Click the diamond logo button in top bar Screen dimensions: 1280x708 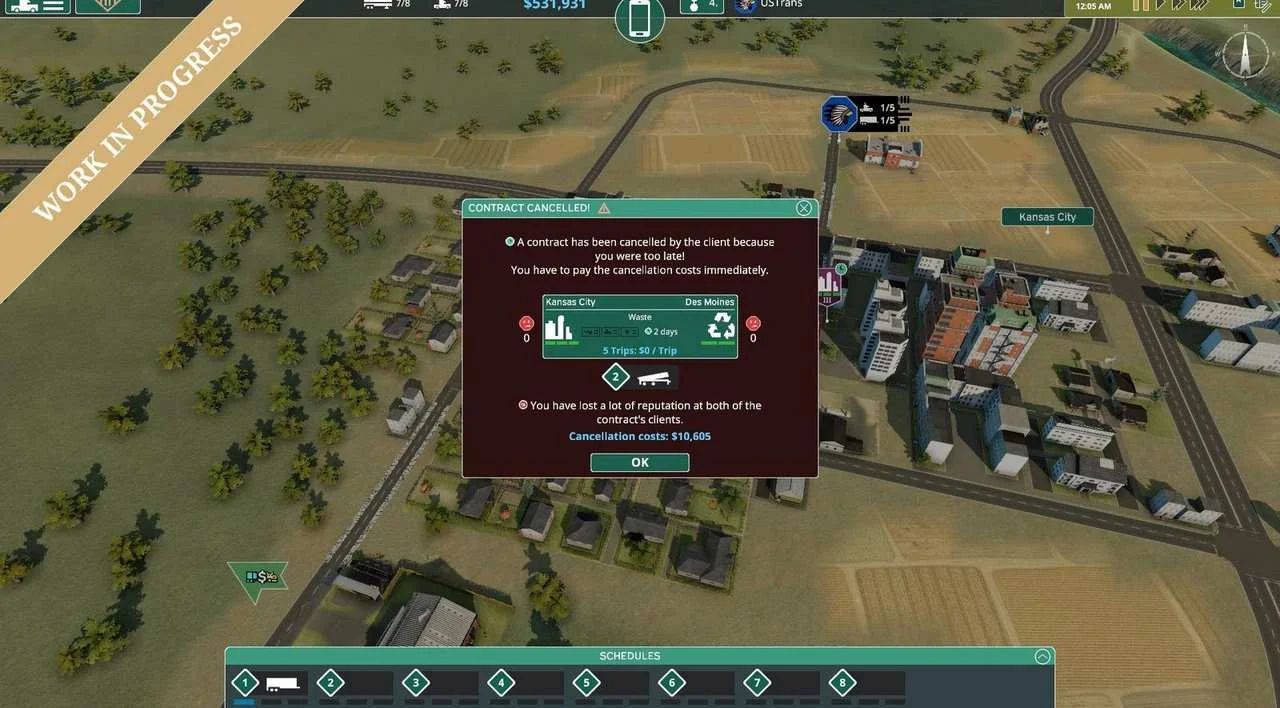107,5
